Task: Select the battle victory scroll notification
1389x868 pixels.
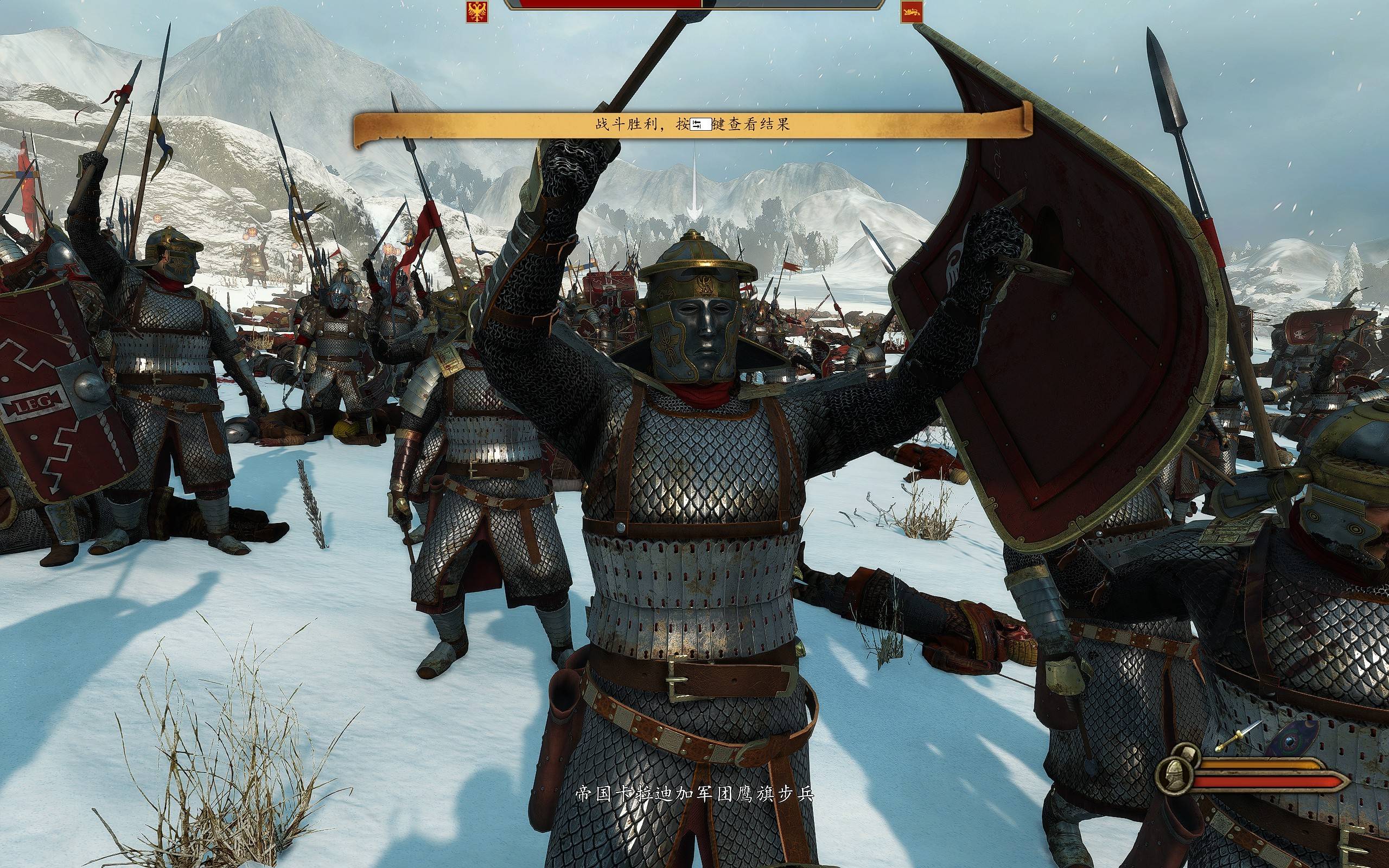Action: click(x=692, y=125)
